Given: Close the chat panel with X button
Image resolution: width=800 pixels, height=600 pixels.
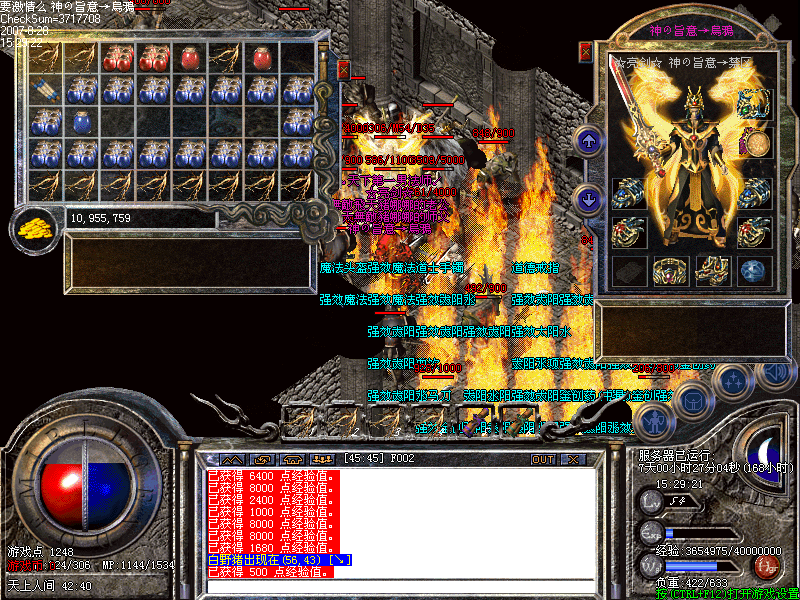Looking at the screenshot, I should pyautogui.click(x=573, y=460).
